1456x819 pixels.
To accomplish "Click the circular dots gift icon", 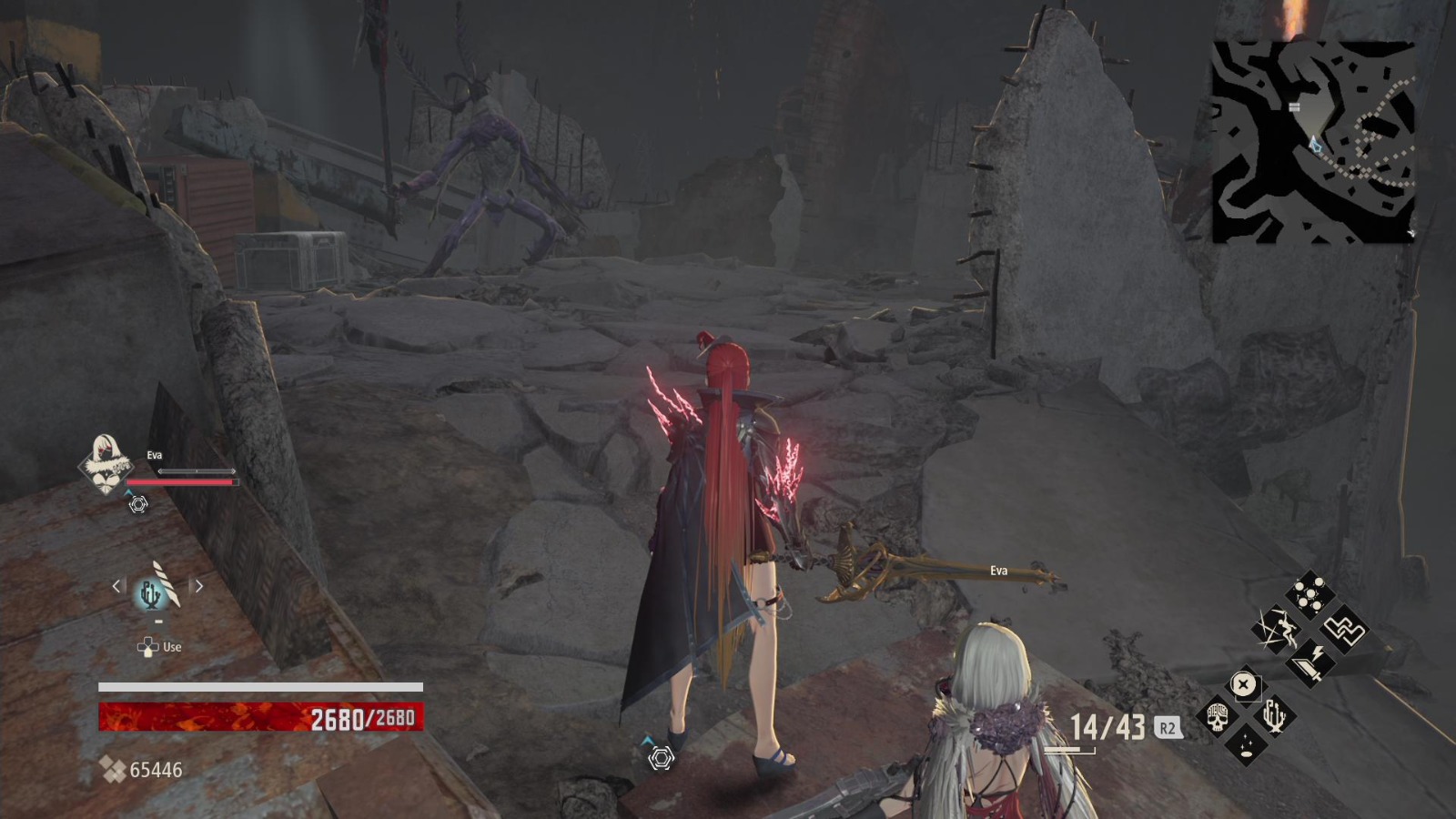I will 1308,592.
